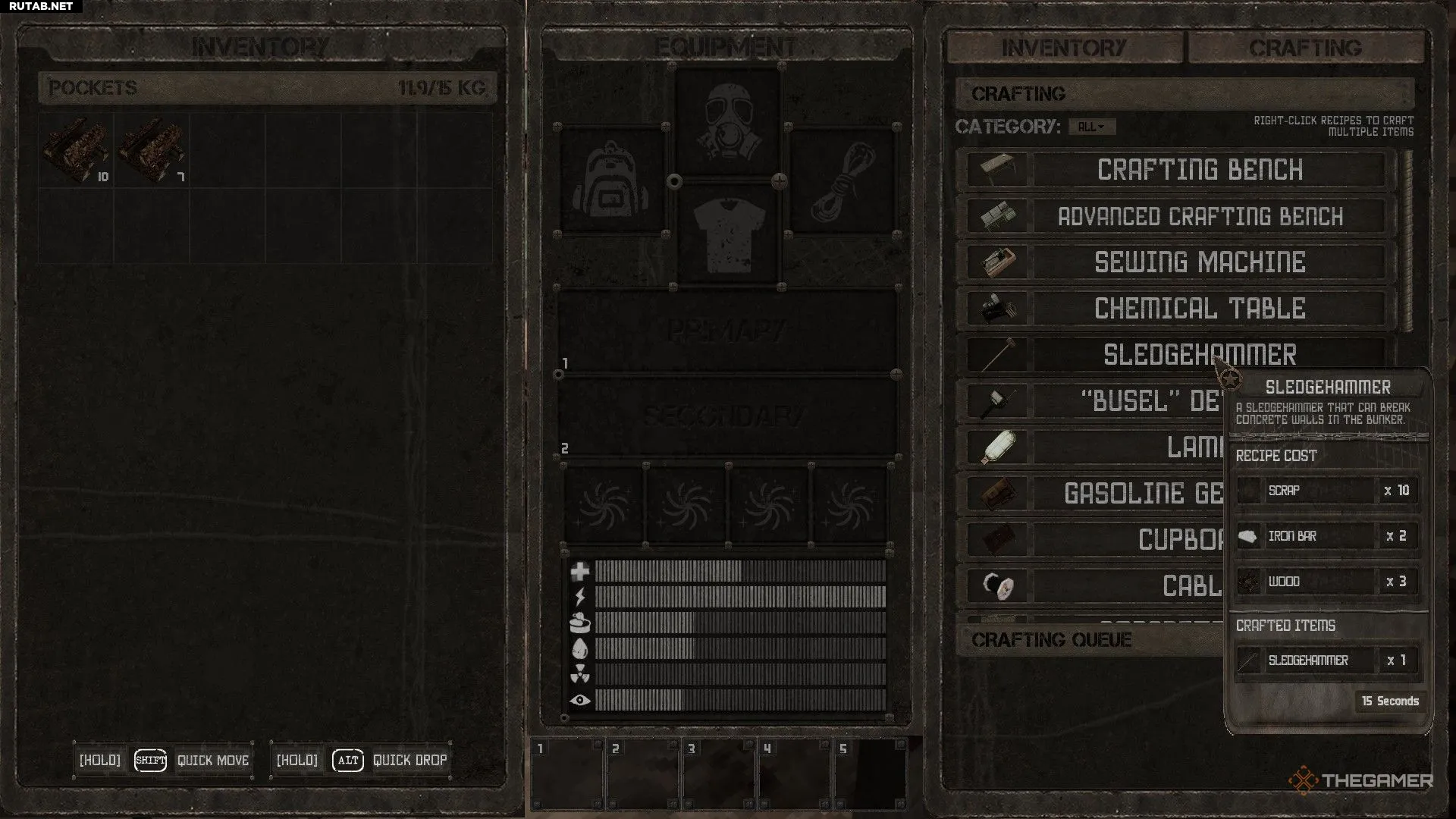The image size is (1456, 819).
Task: Select the Chemical Table recipe
Action: (1199, 309)
